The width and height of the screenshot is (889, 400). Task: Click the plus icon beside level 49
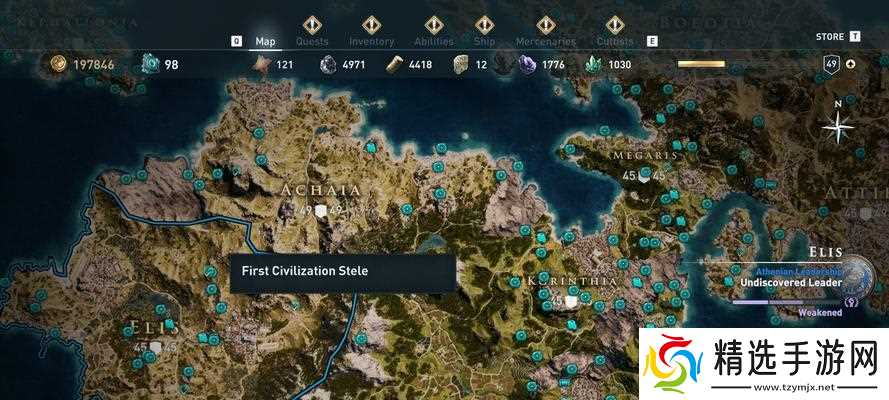click(851, 64)
